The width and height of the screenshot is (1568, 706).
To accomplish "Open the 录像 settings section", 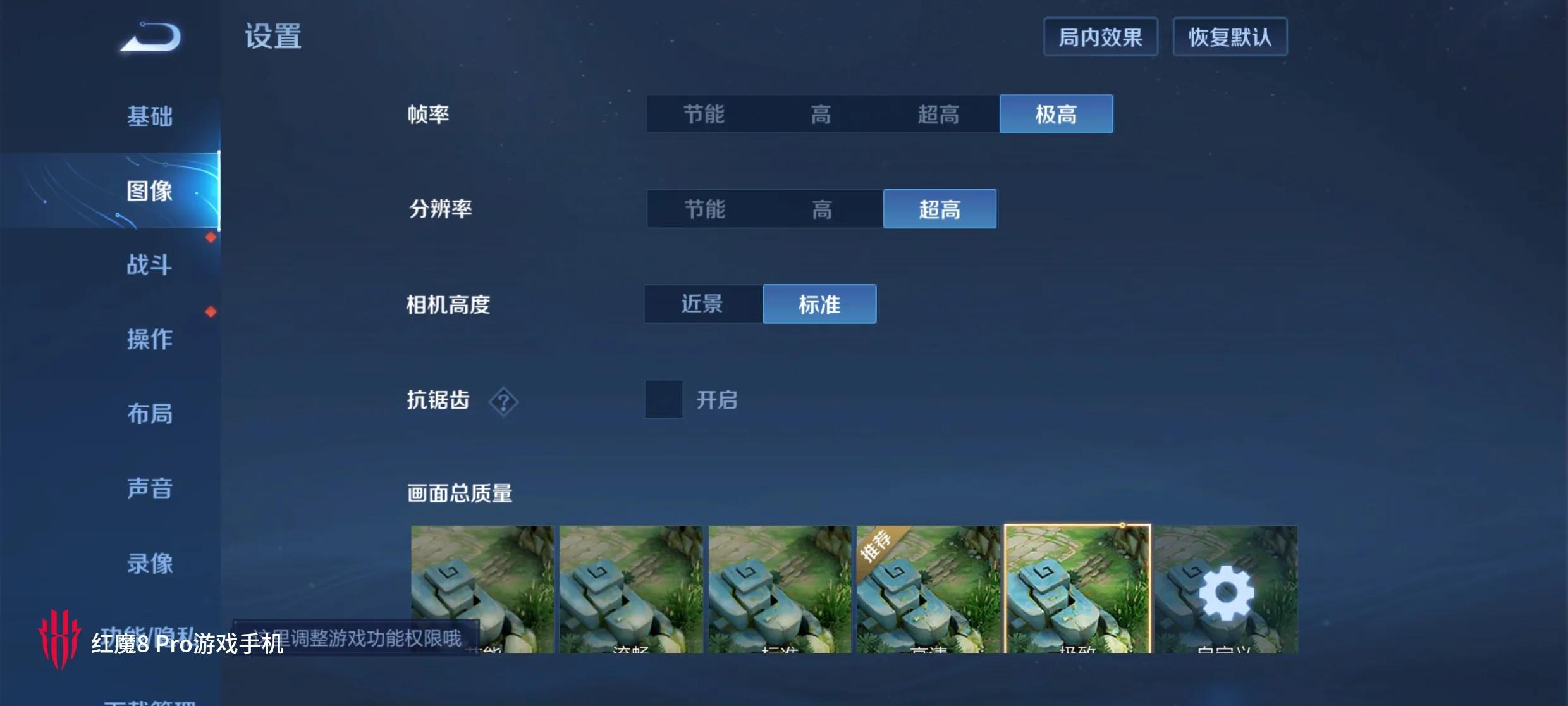I will pos(150,563).
